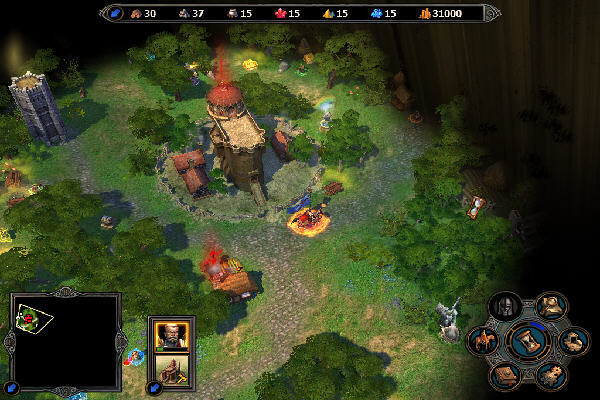Click on the minimap panel
Screen dimensions: 600x400
(67, 340)
